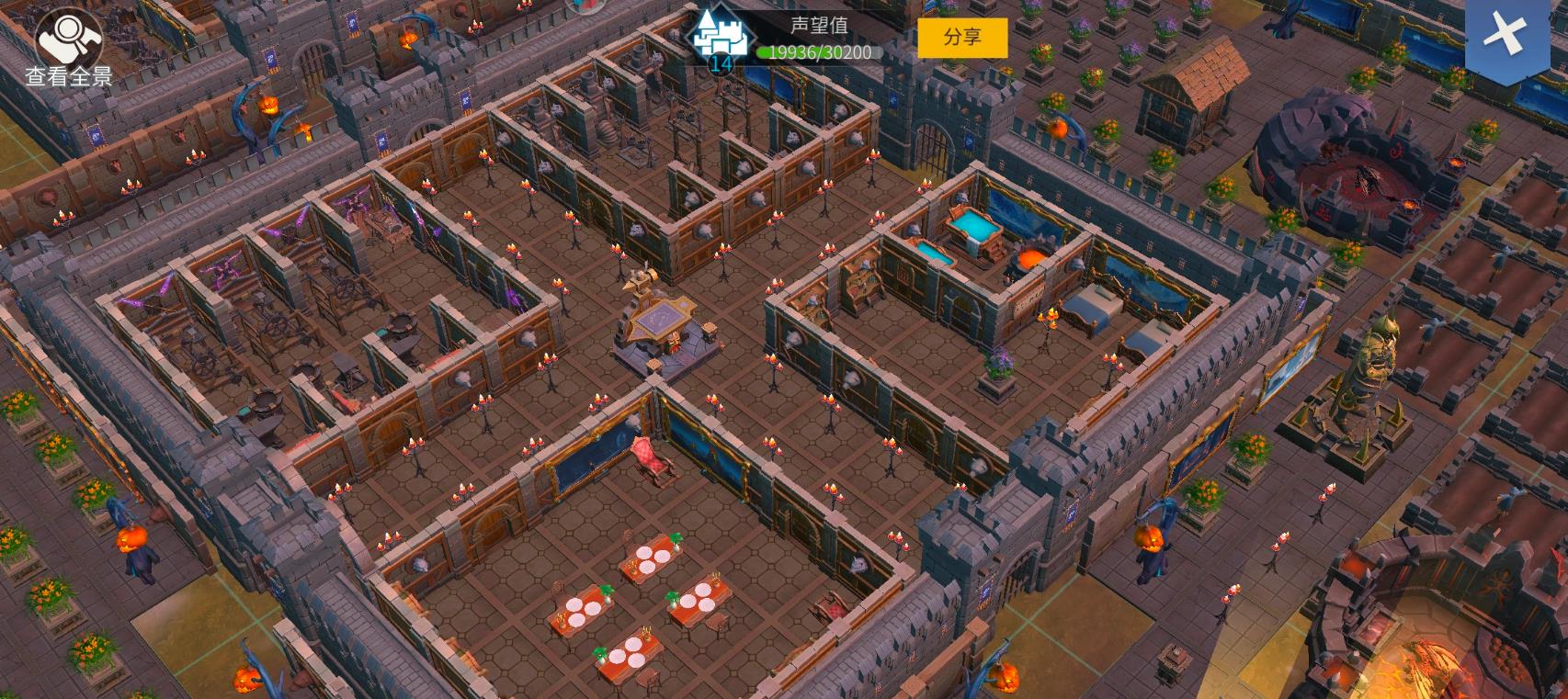Open the 查看全景 panorama view
This screenshot has width=1568, height=699.
(67, 48)
